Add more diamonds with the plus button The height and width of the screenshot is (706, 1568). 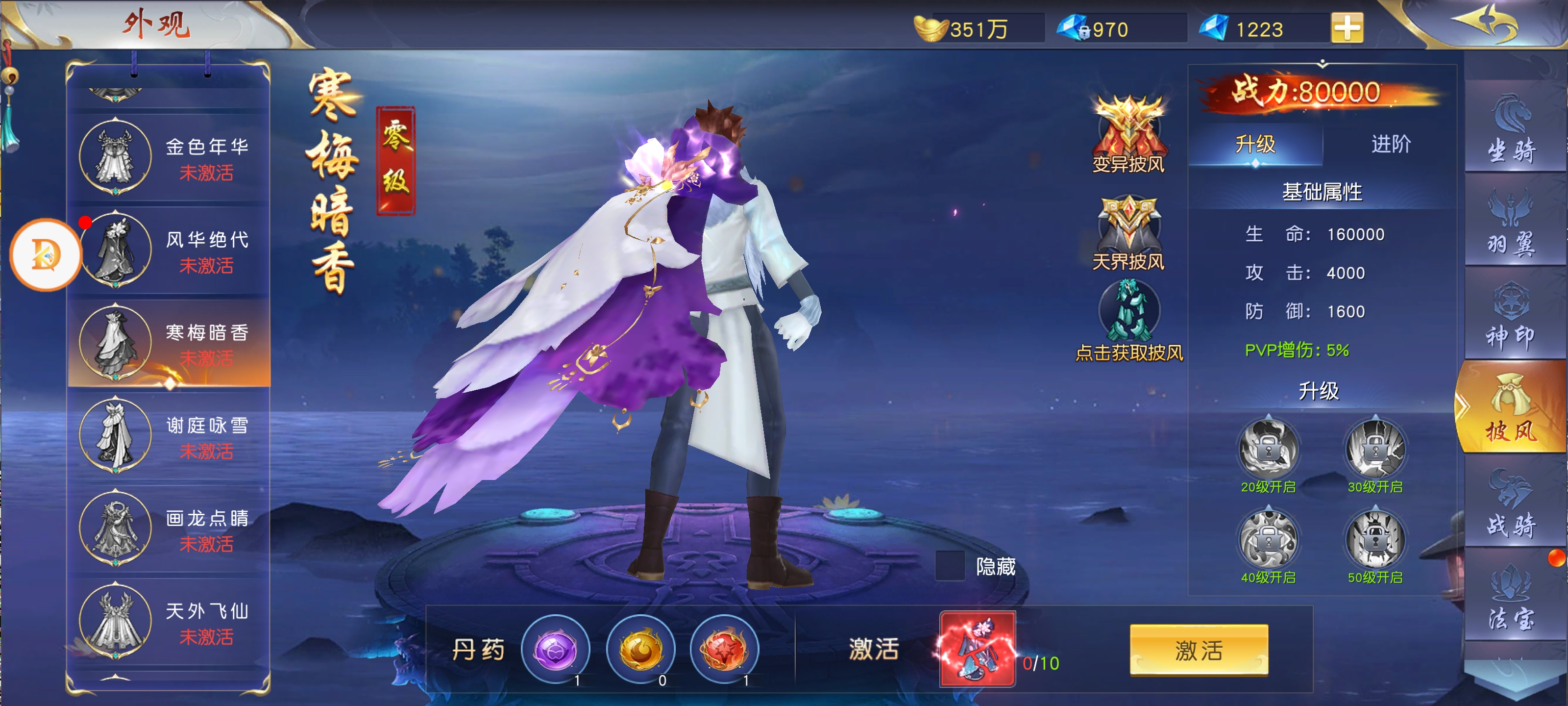(1347, 28)
